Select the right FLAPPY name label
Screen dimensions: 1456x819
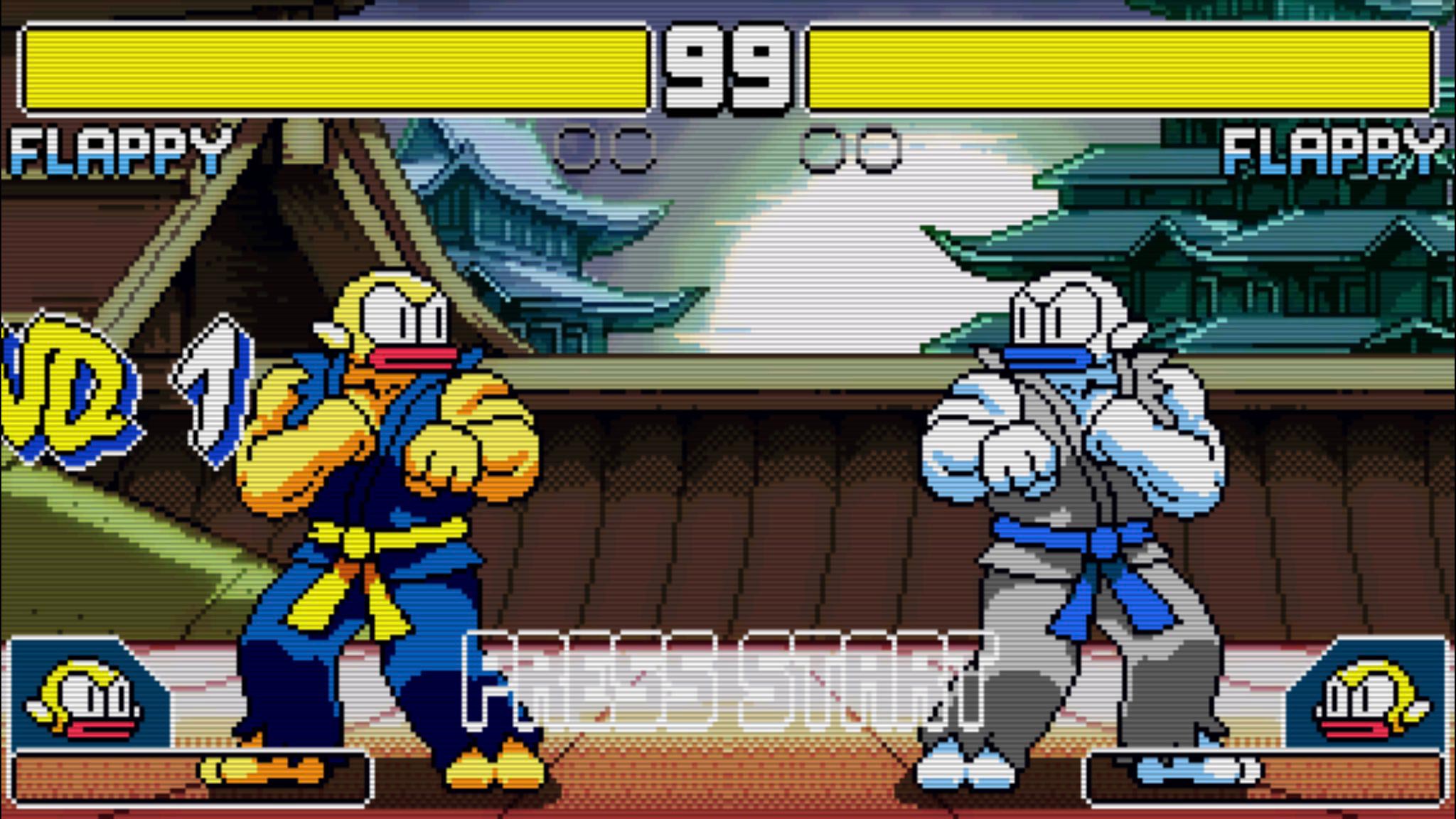[x=1337, y=149]
